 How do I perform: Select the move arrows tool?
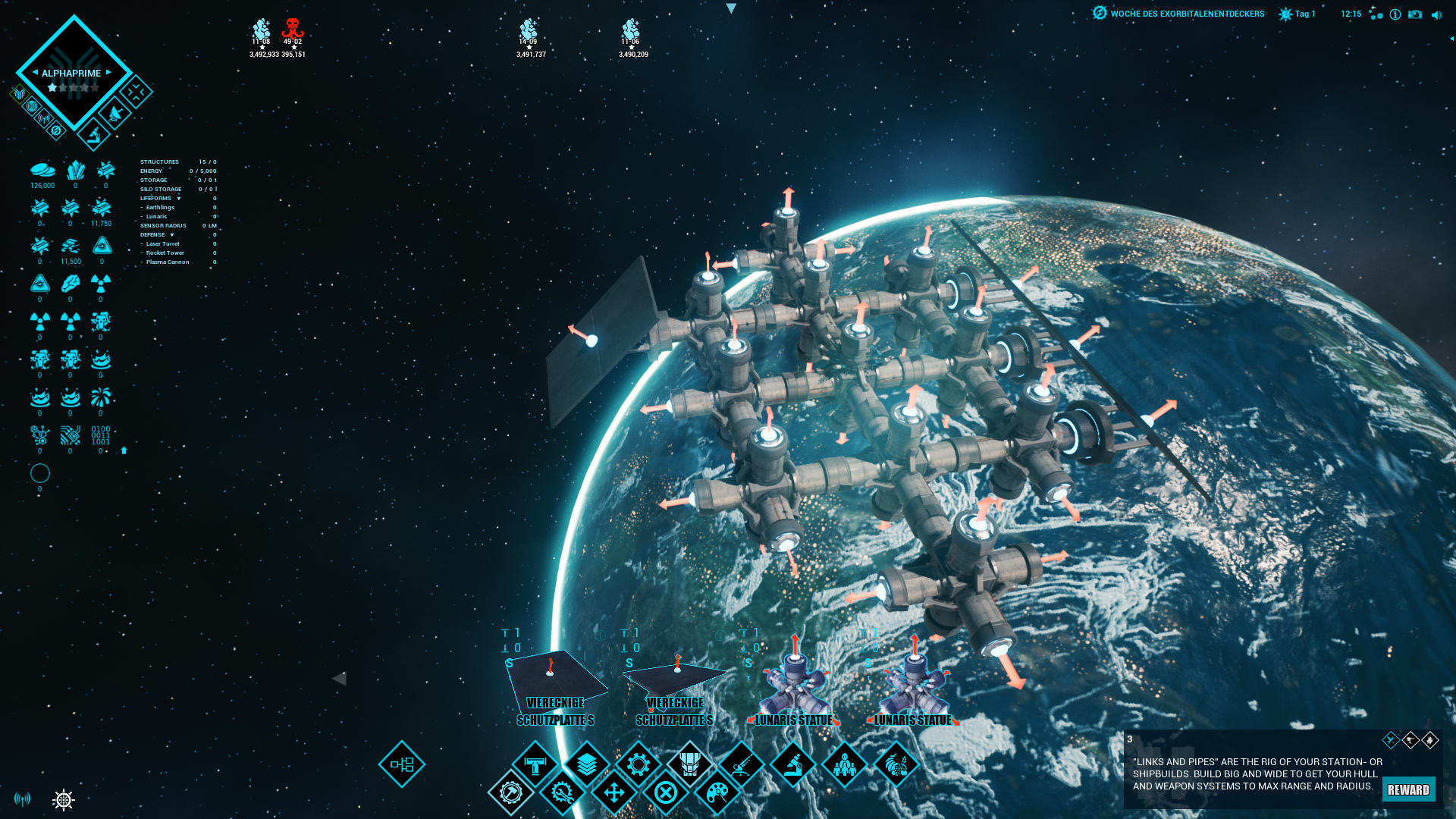coord(613,793)
